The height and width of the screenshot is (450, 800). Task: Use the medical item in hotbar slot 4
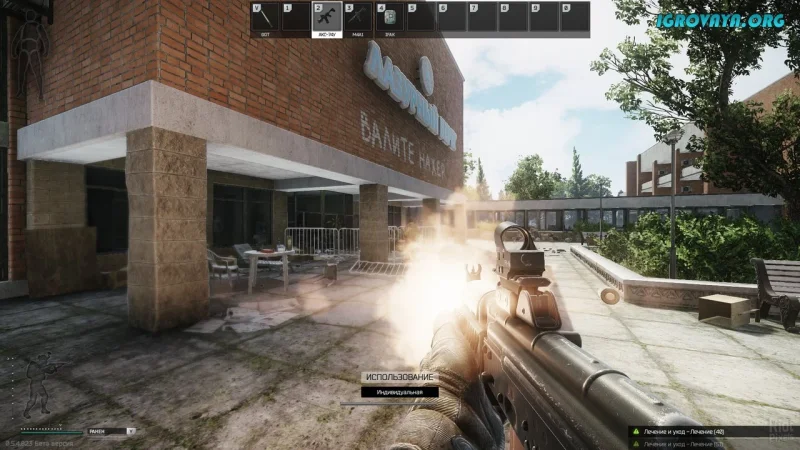point(388,19)
